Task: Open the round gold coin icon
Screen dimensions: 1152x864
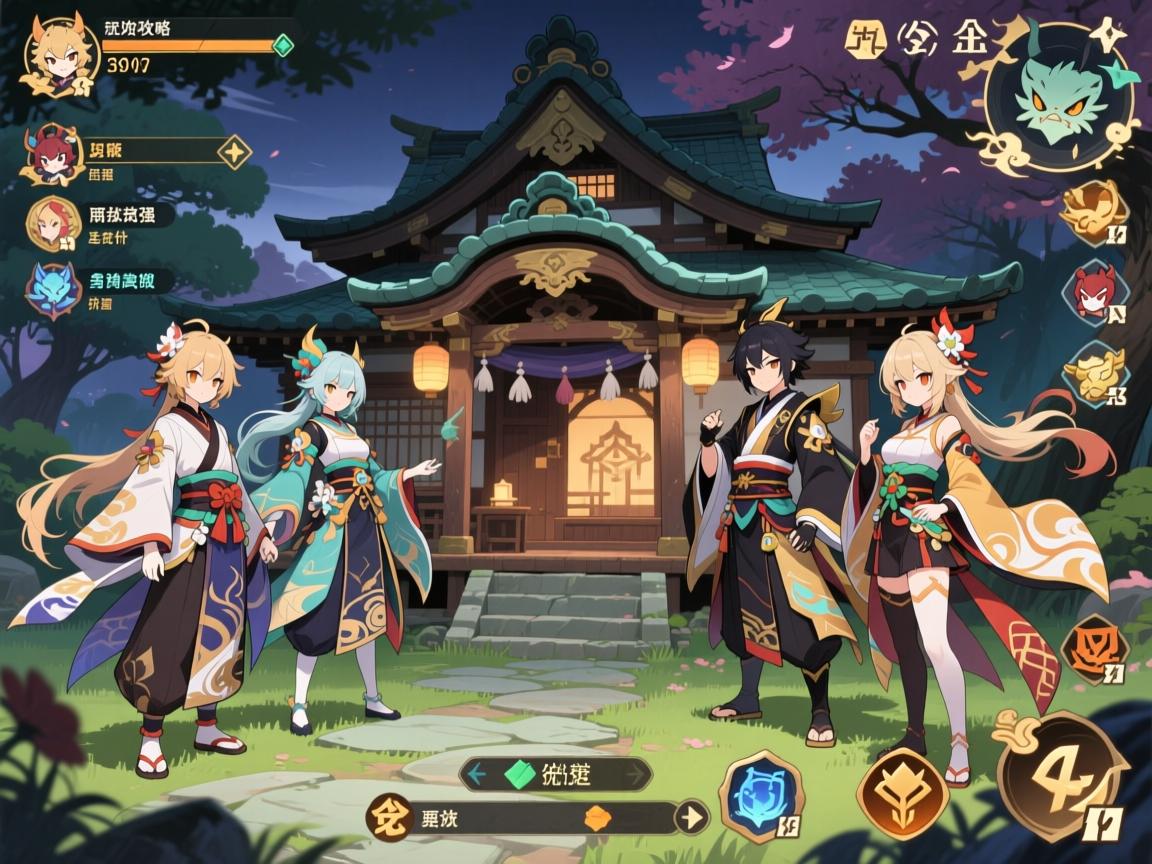Action: pyautogui.click(x=385, y=817)
